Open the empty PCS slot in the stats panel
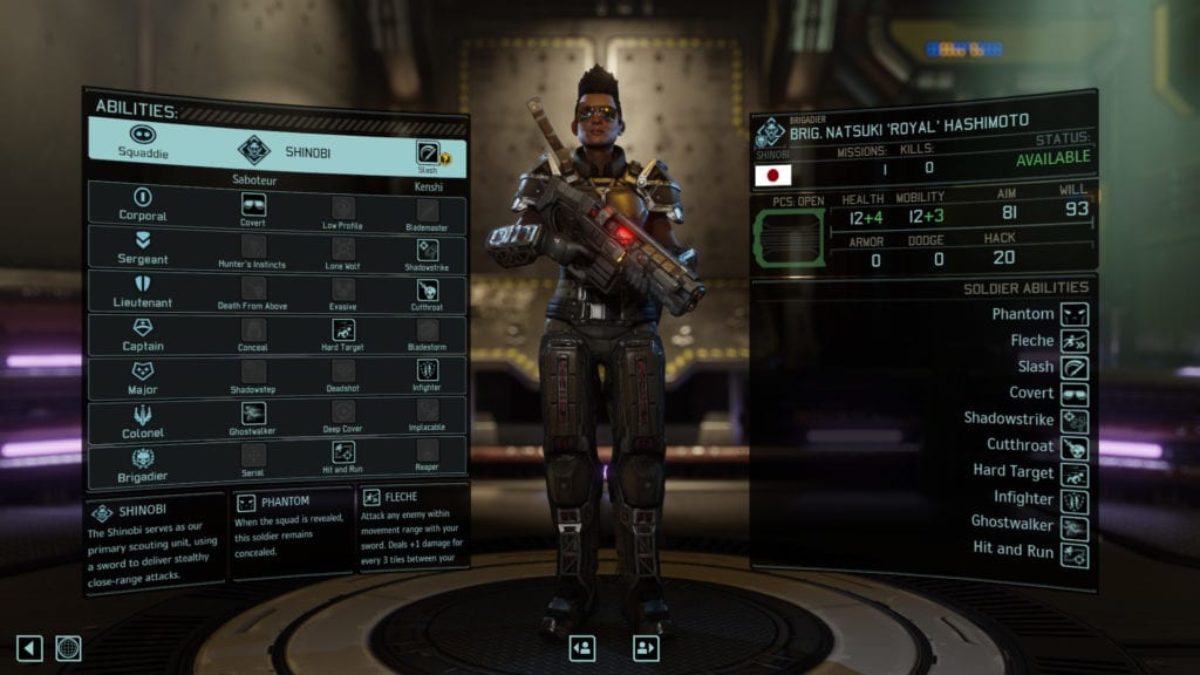Viewport: 1200px width, 675px height. [789, 236]
